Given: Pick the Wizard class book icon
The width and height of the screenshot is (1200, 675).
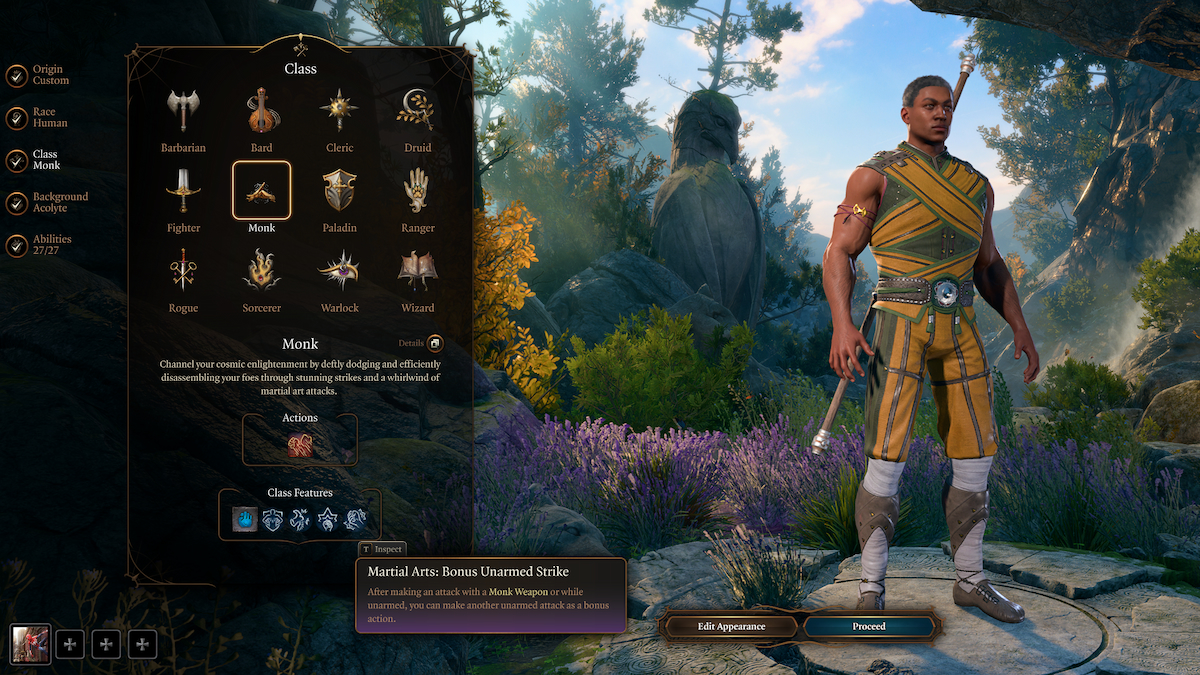Looking at the screenshot, I should point(417,270).
